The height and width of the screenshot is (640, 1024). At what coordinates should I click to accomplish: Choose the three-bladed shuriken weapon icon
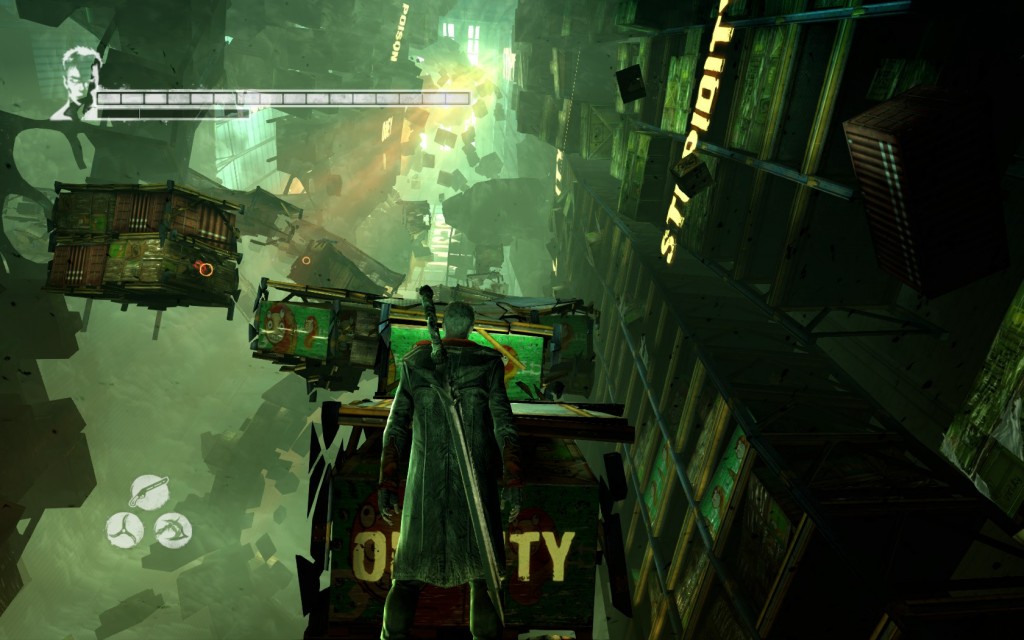point(125,529)
